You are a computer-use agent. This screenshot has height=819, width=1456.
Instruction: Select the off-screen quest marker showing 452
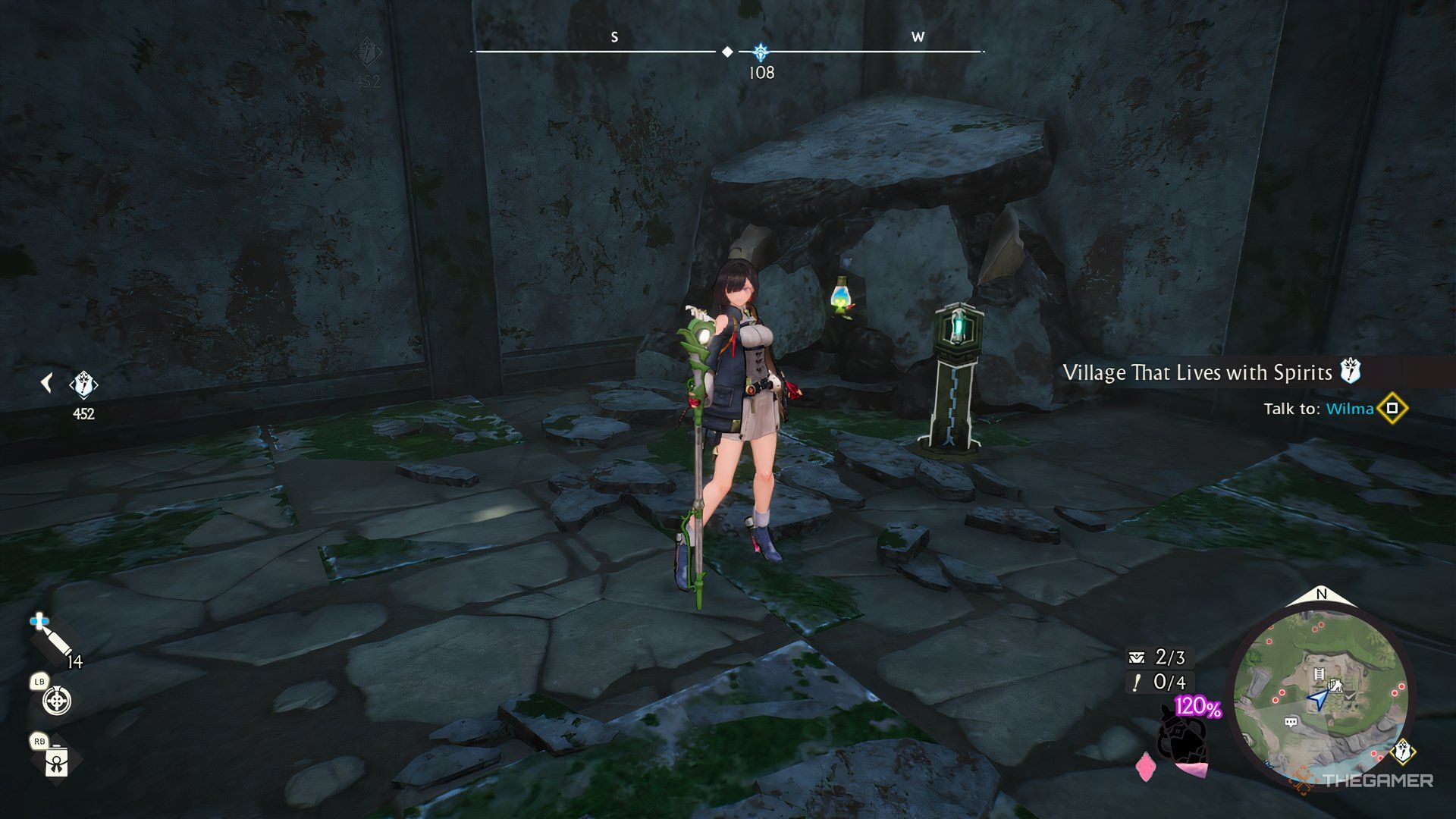tap(83, 386)
